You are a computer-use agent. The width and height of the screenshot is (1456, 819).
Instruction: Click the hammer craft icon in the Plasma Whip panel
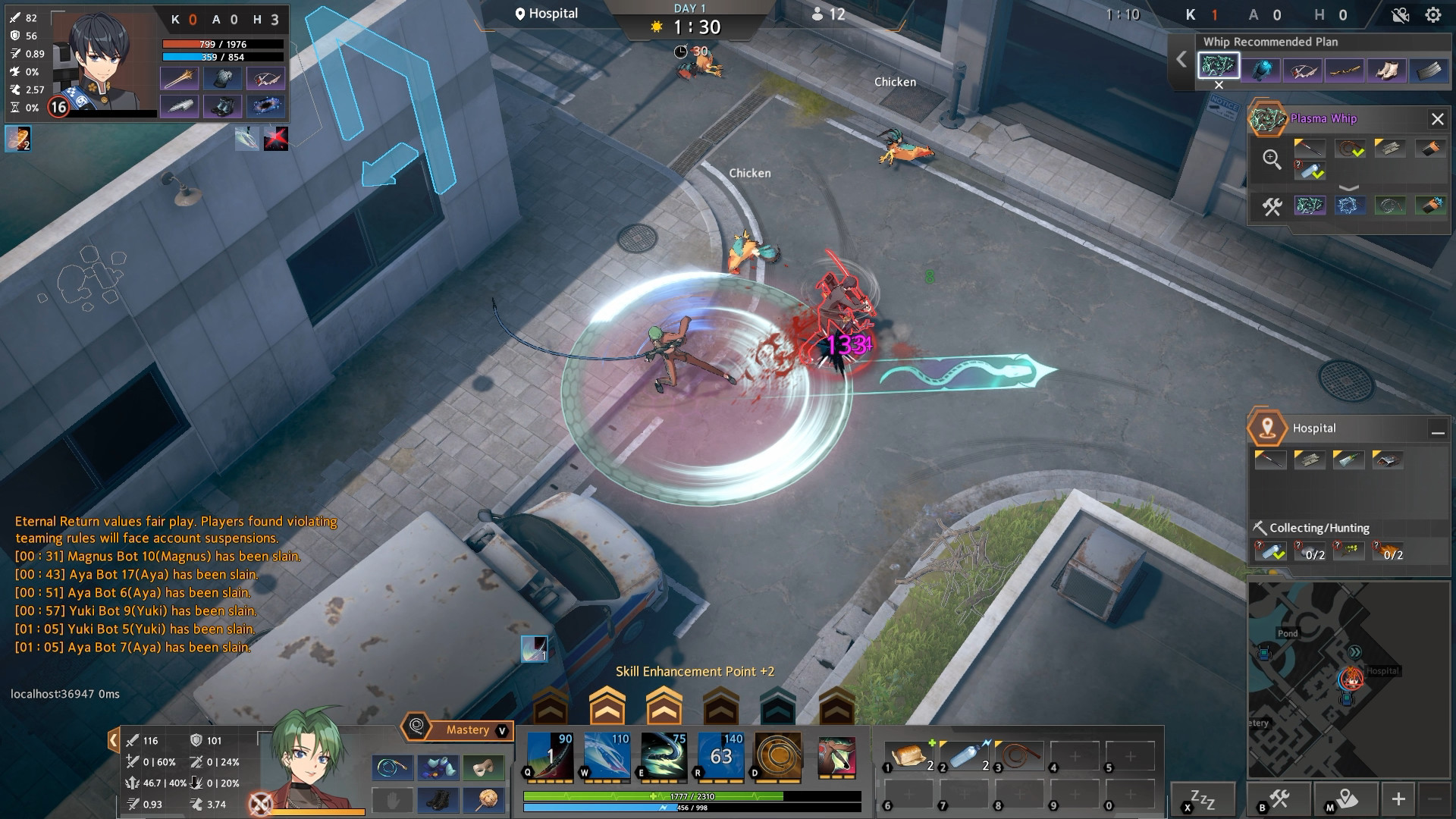point(1272,207)
